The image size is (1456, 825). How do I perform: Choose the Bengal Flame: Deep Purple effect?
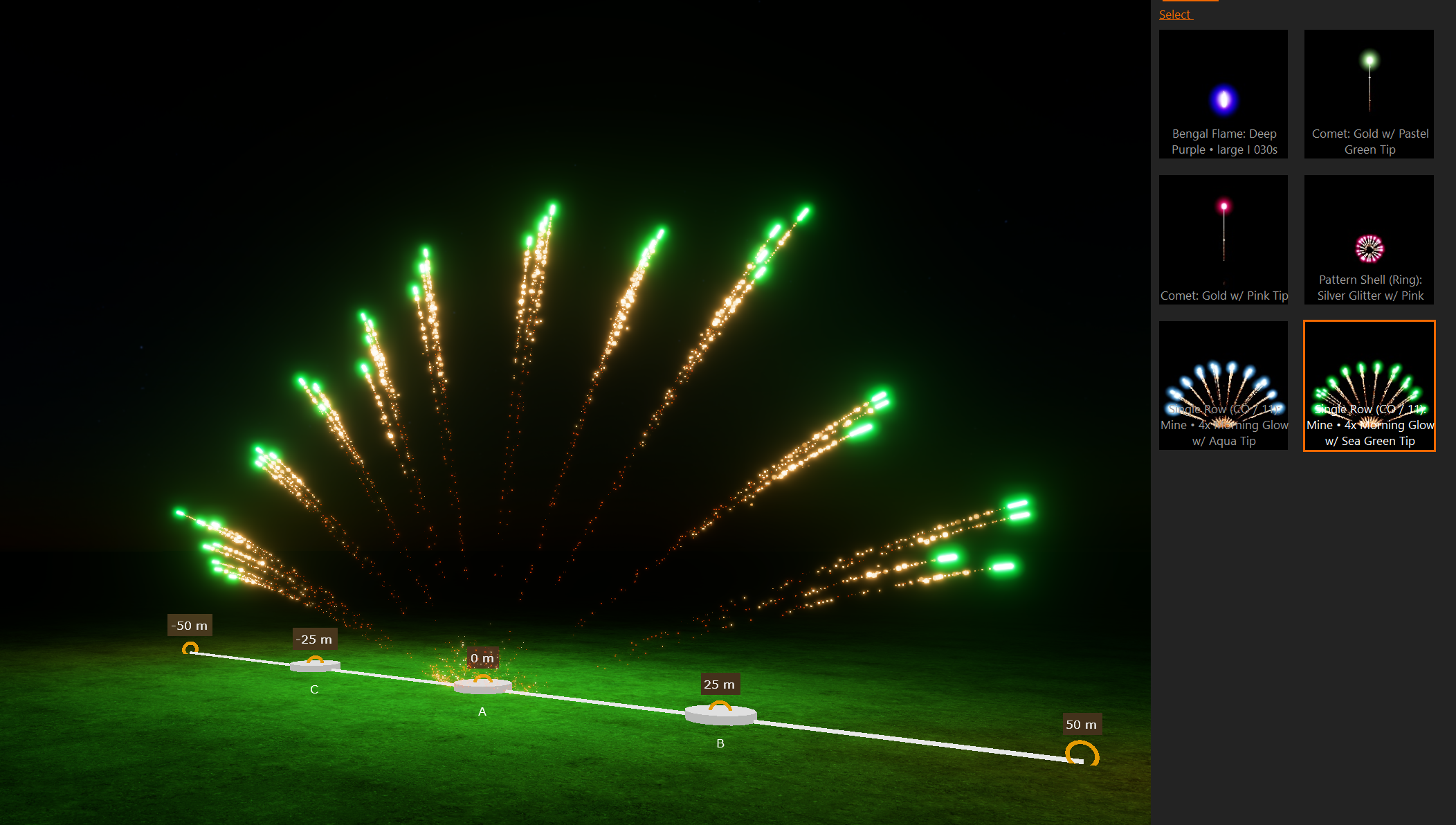pyautogui.click(x=1223, y=93)
